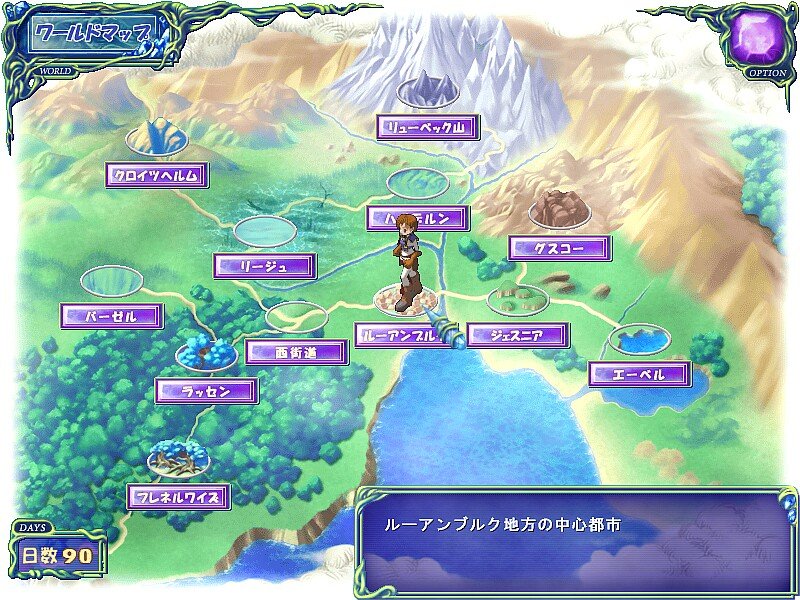
Task: Select the フレネルワイス location label
Action: [179, 496]
